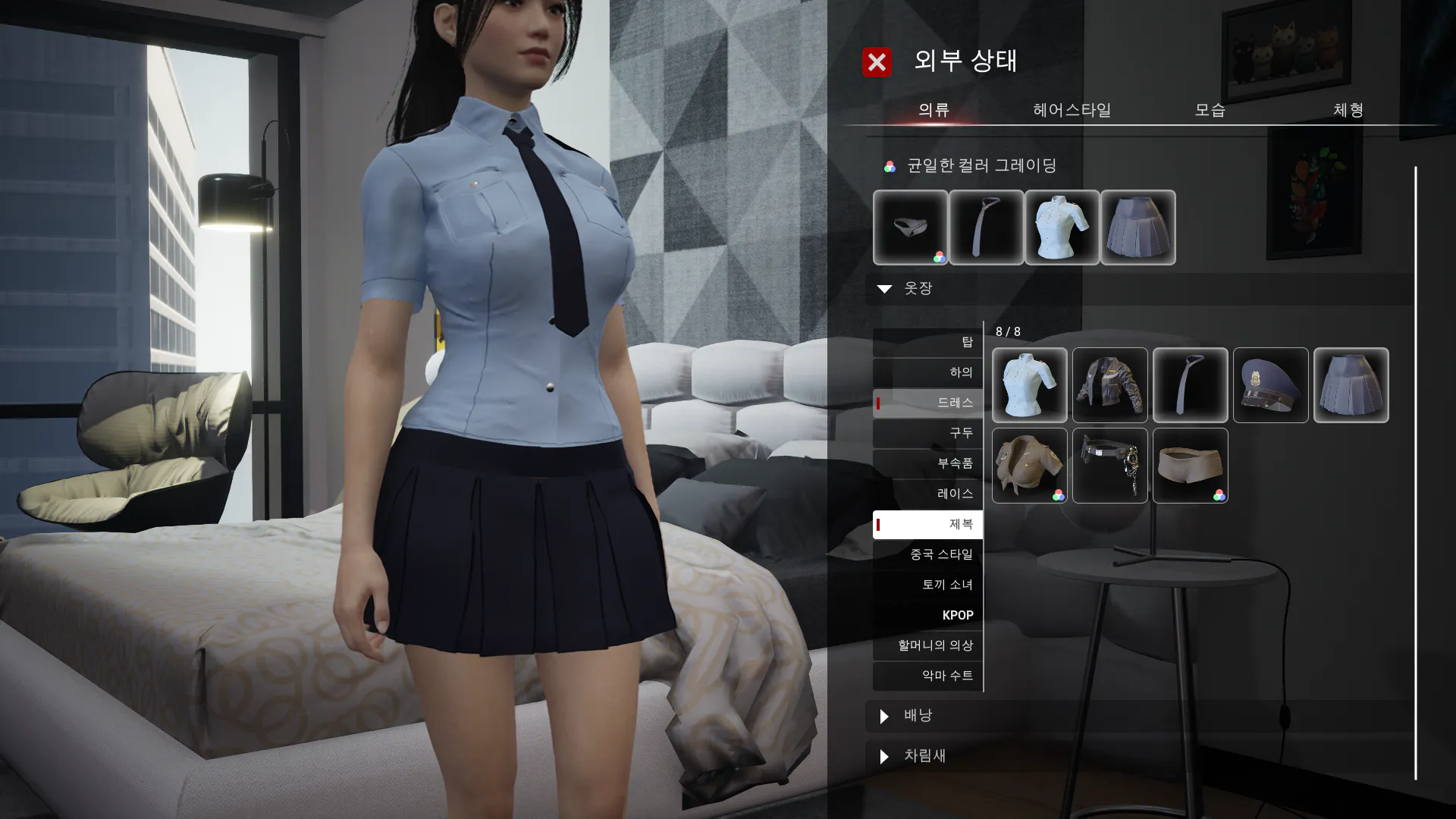This screenshot has height=819, width=1456.
Task: Show the 레이스 category
Action: (928, 494)
